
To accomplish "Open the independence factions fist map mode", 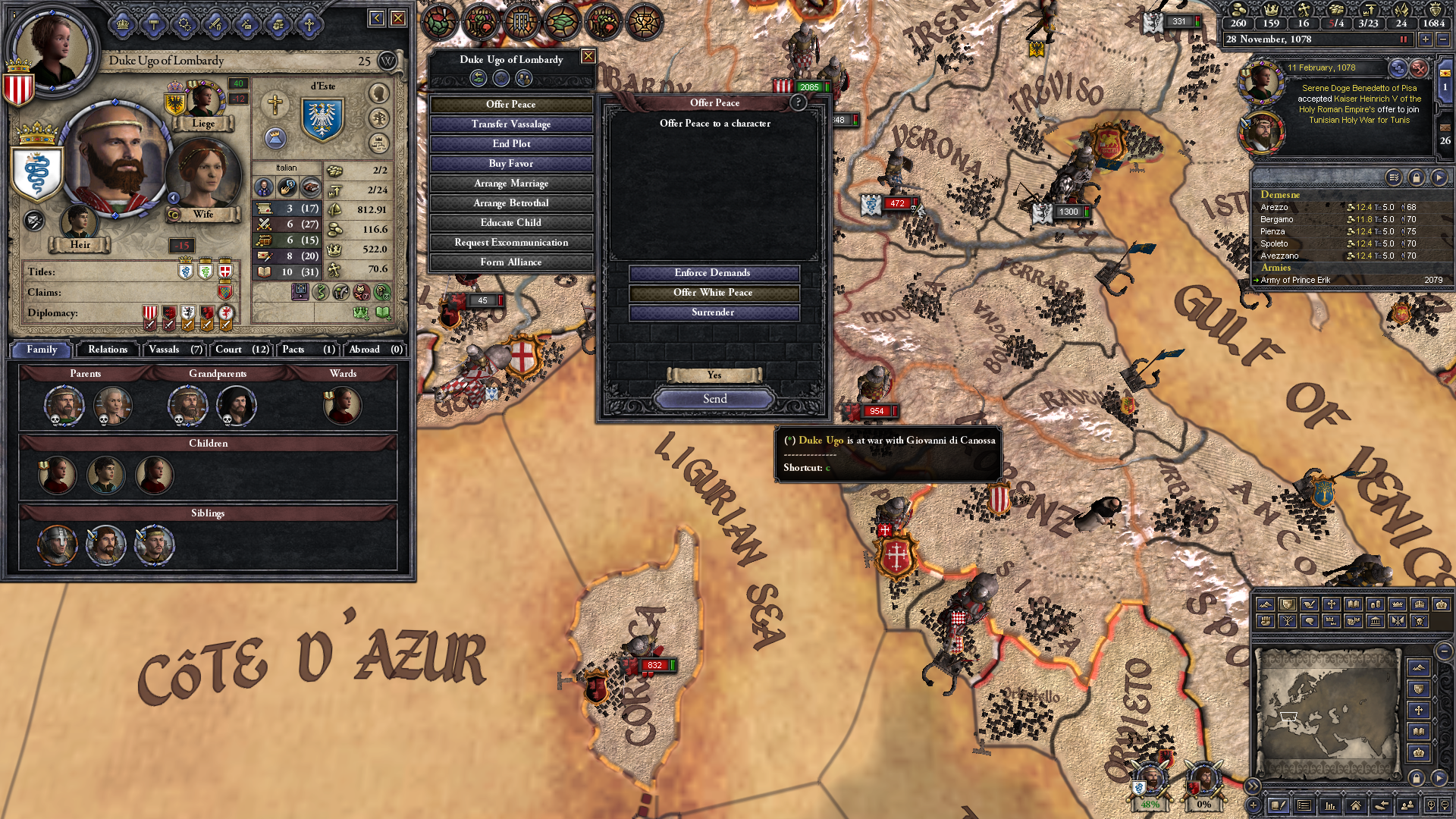I will [x=1265, y=621].
